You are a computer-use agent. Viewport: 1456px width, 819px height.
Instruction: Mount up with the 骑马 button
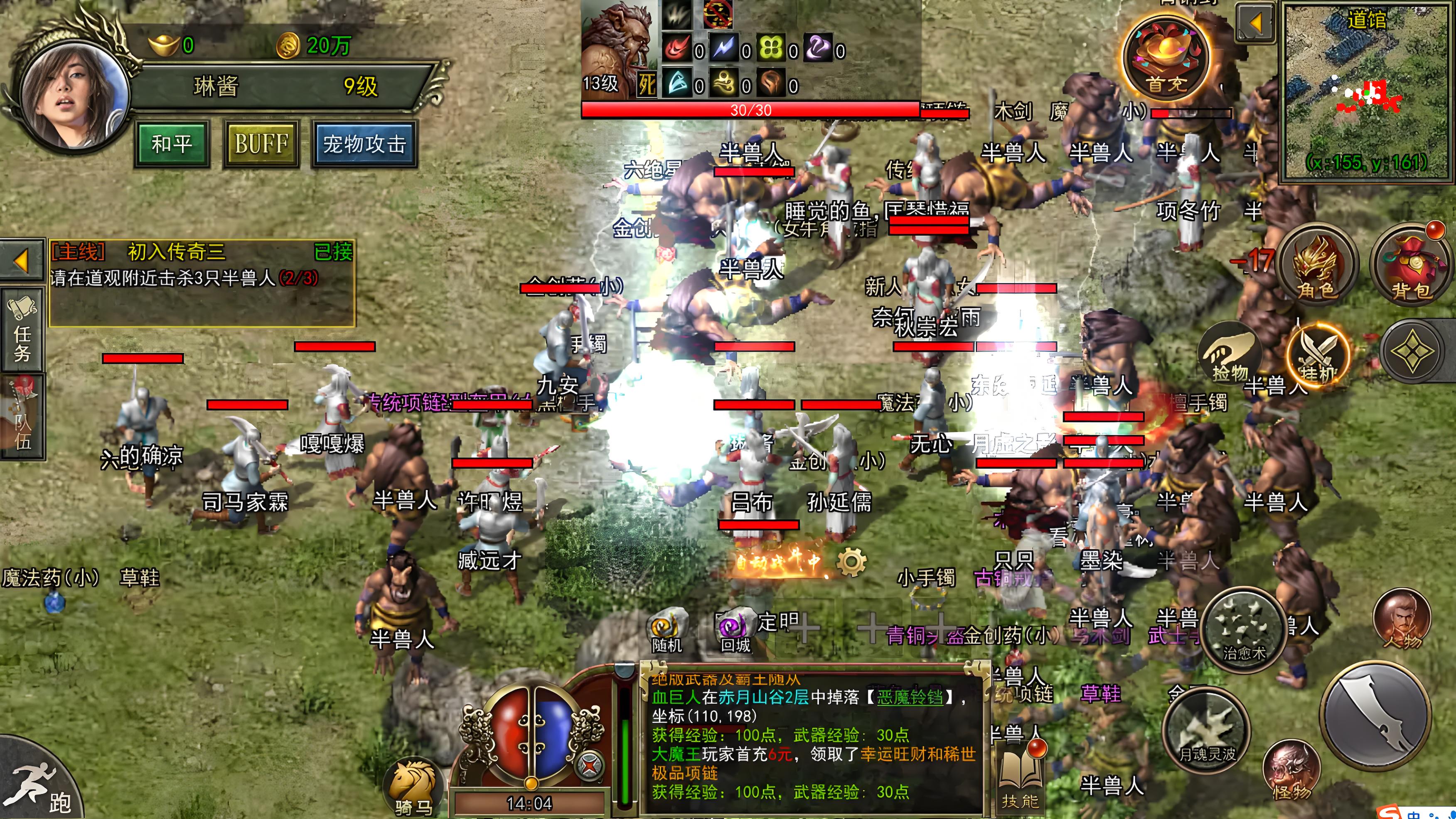[x=413, y=786]
